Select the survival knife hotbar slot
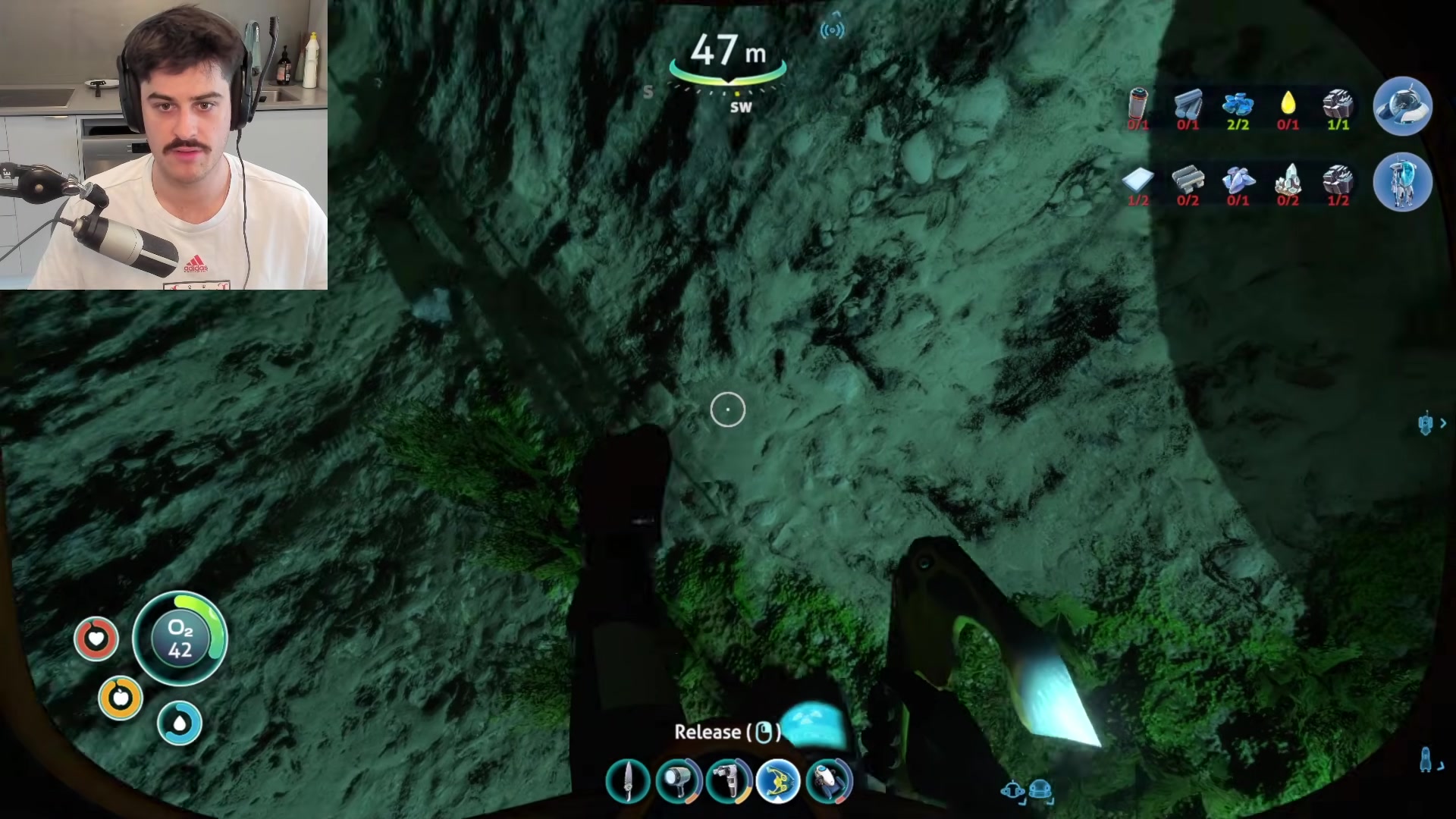1456x819 pixels. click(628, 782)
